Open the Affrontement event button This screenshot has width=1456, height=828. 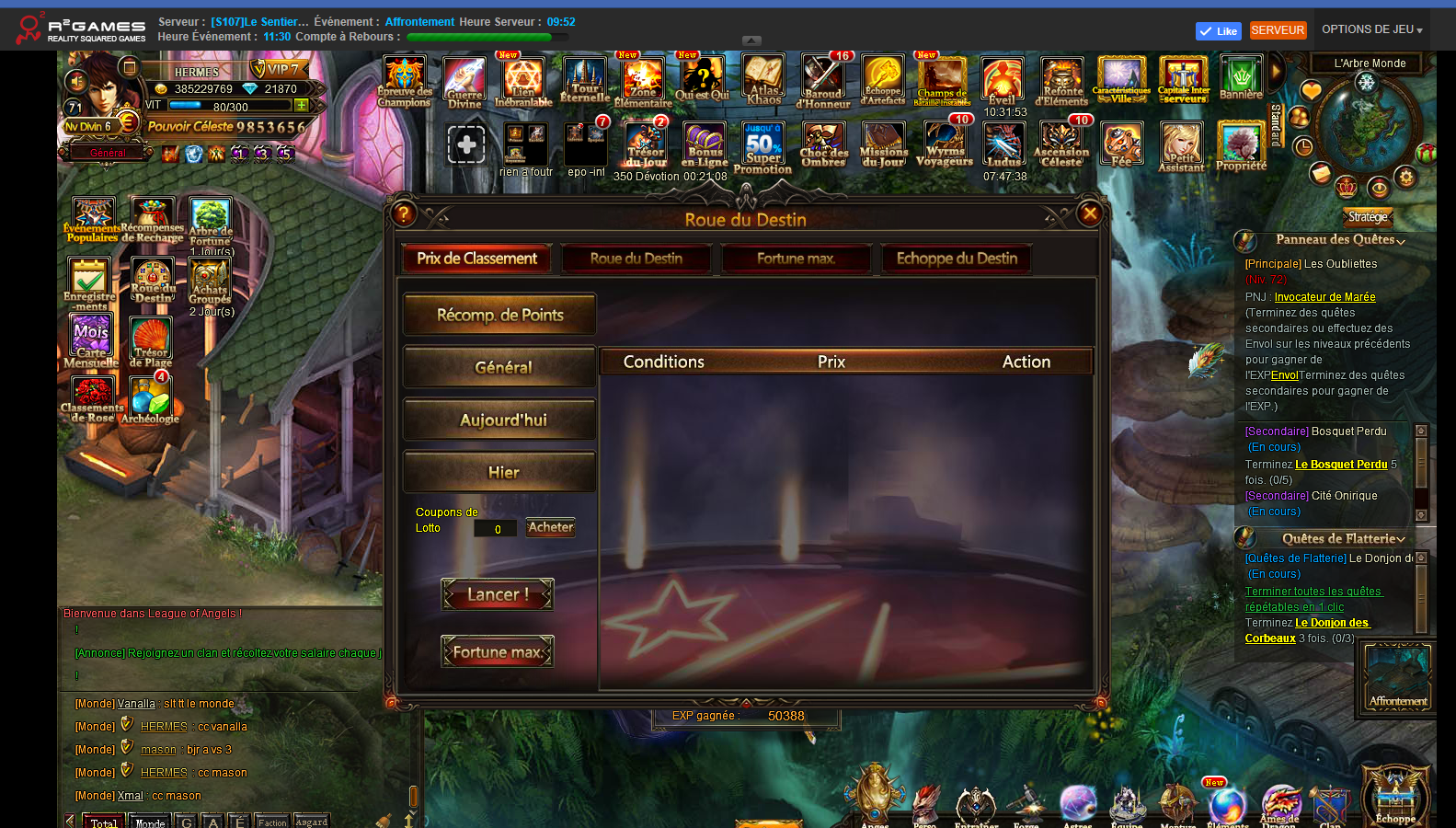pyautogui.click(x=1397, y=678)
